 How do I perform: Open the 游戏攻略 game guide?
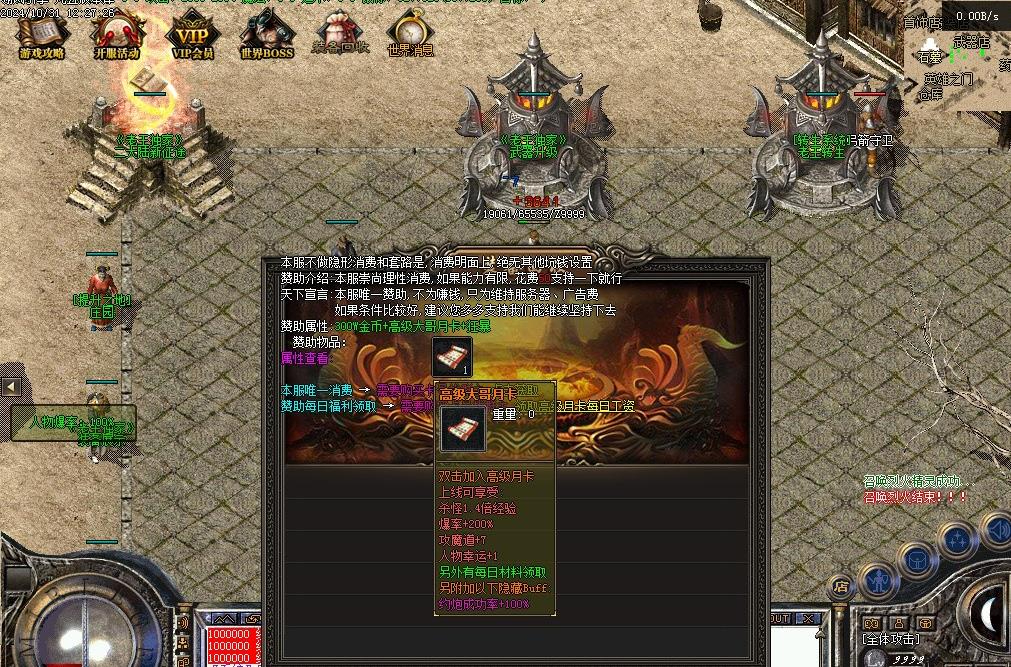(x=40, y=36)
